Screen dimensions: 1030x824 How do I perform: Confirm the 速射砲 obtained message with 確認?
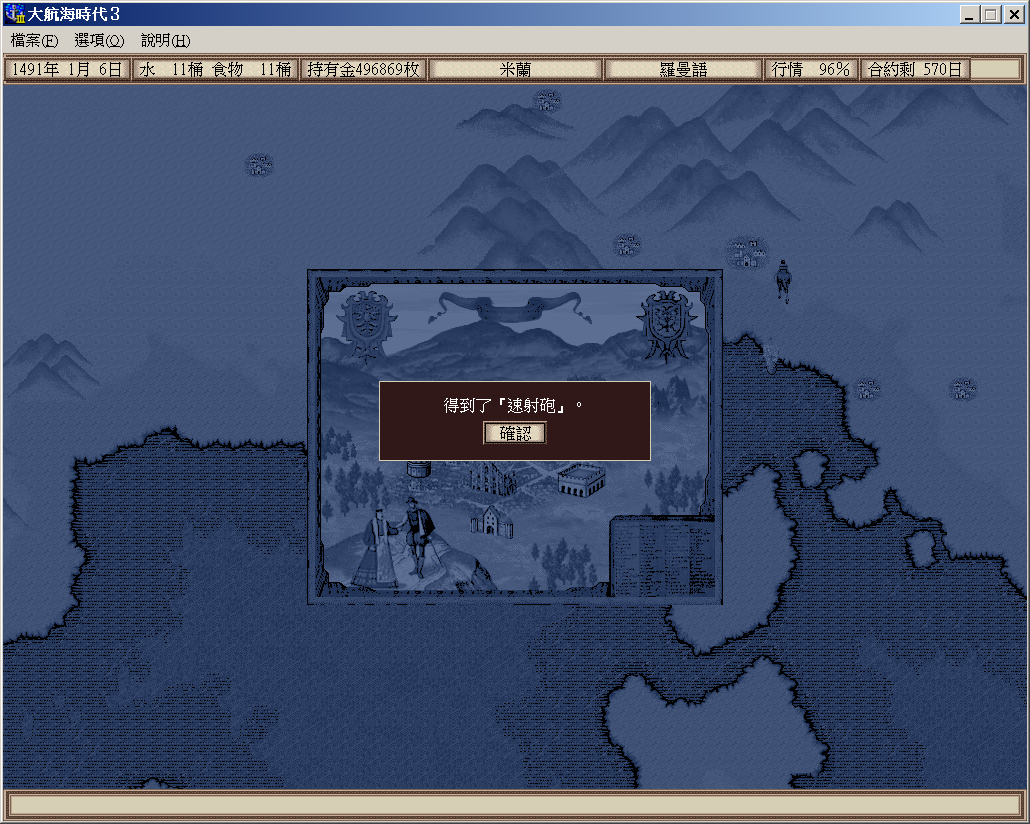pyautogui.click(x=515, y=433)
